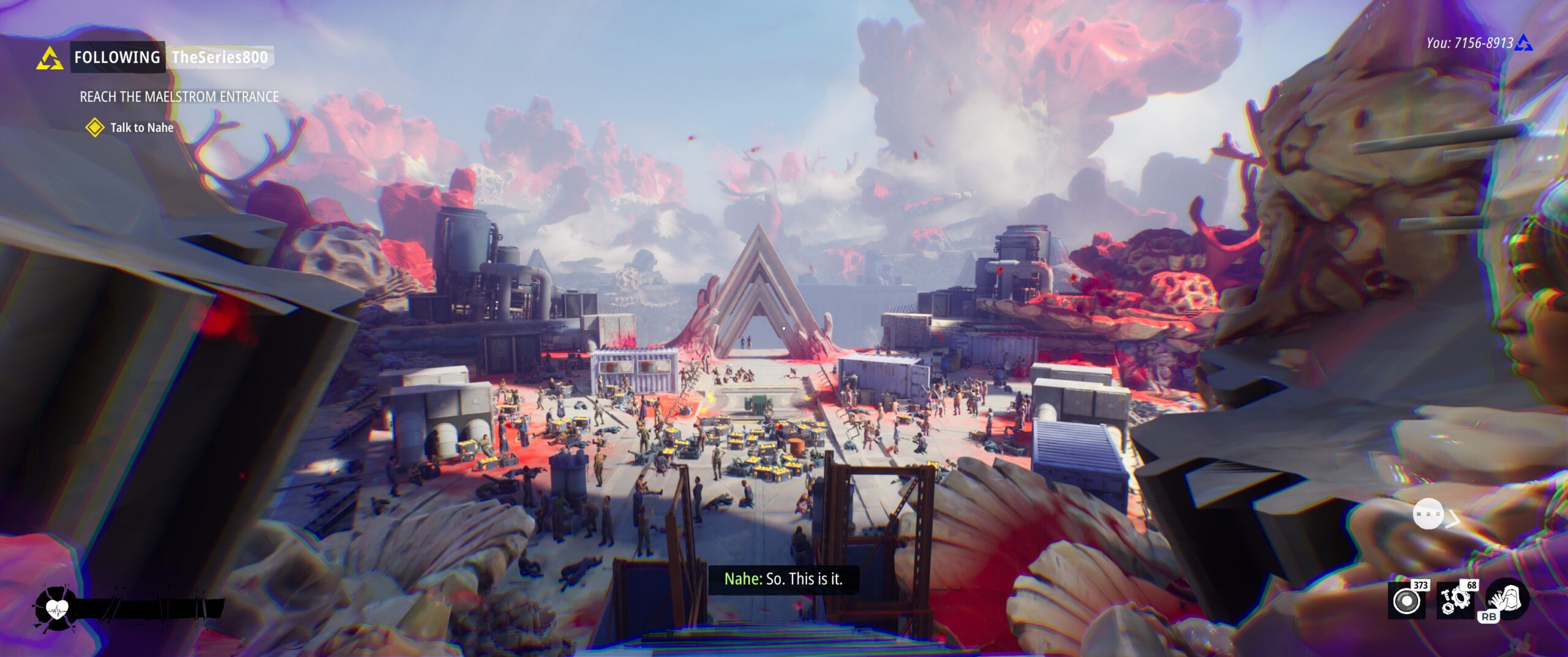1568x657 pixels.
Task: Toggle FOLLOWING status for TheSeries800
Action: point(118,57)
